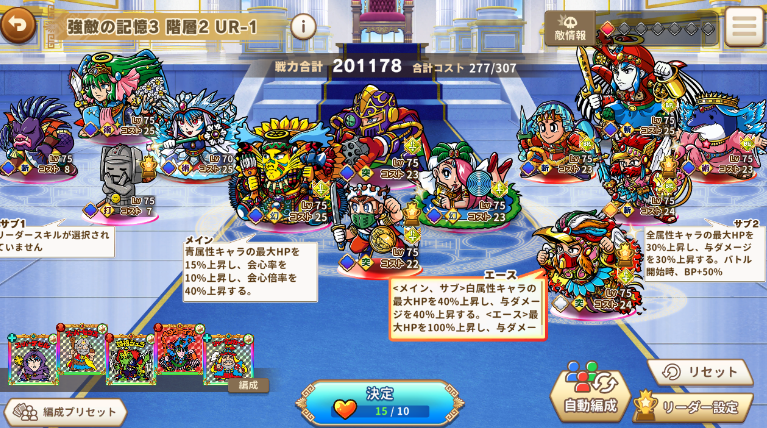Open 編成プリセット formation presets
This screenshot has height=428, width=767.
tap(66, 412)
